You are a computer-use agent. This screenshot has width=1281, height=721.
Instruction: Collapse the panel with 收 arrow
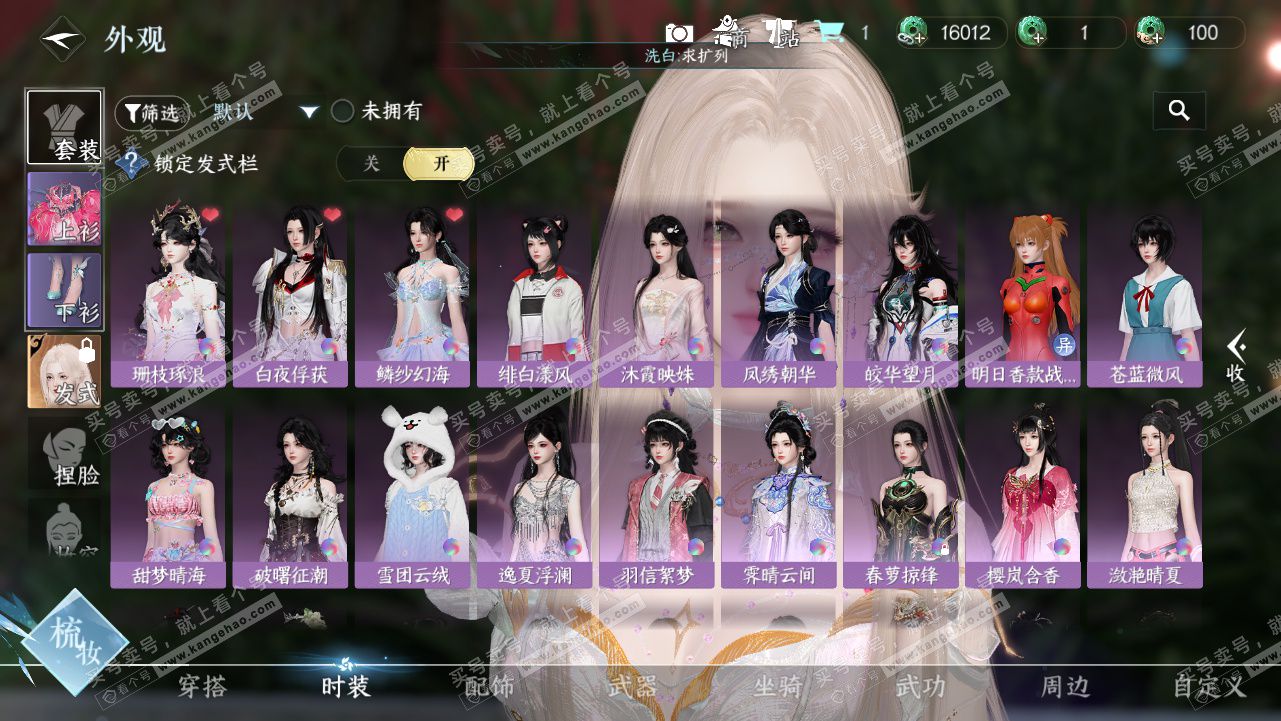click(1237, 355)
